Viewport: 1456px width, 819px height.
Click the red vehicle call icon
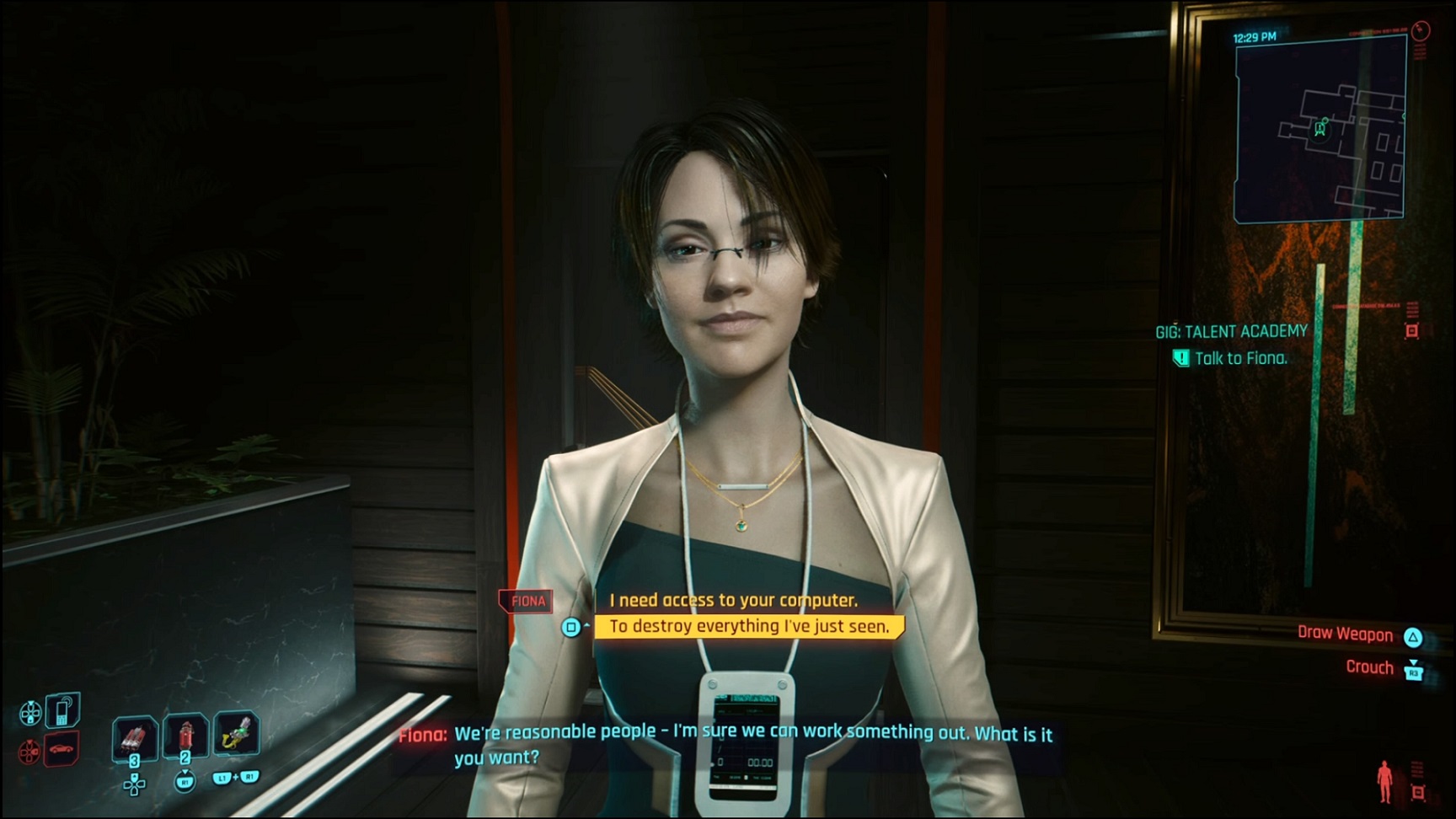click(x=62, y=748)
